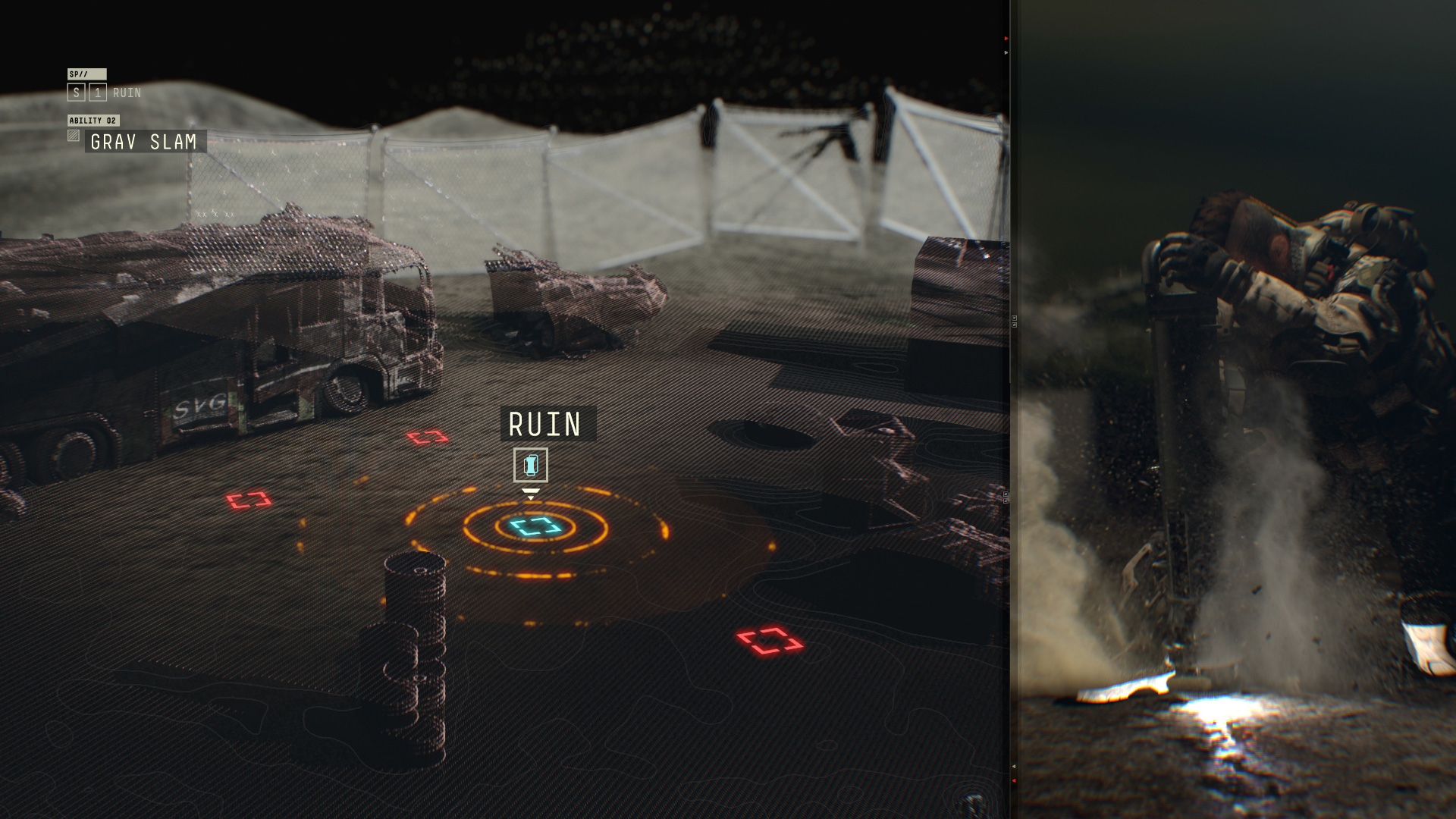Click the cyan target marker inside orange rings
This screenshot has width=1456, height=819.
tap(535, 526)
